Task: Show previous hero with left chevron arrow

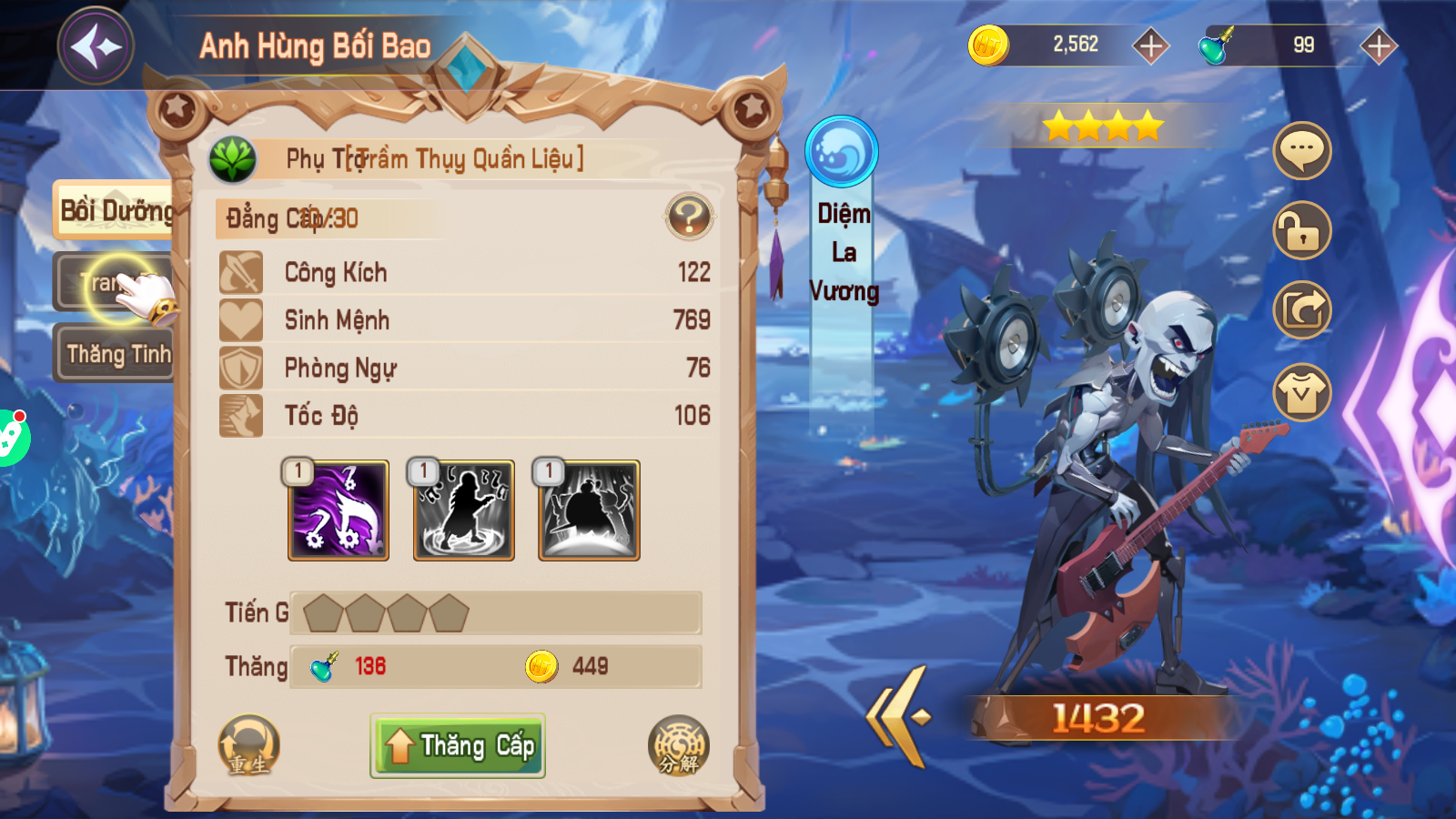Action: pos(898,716)
